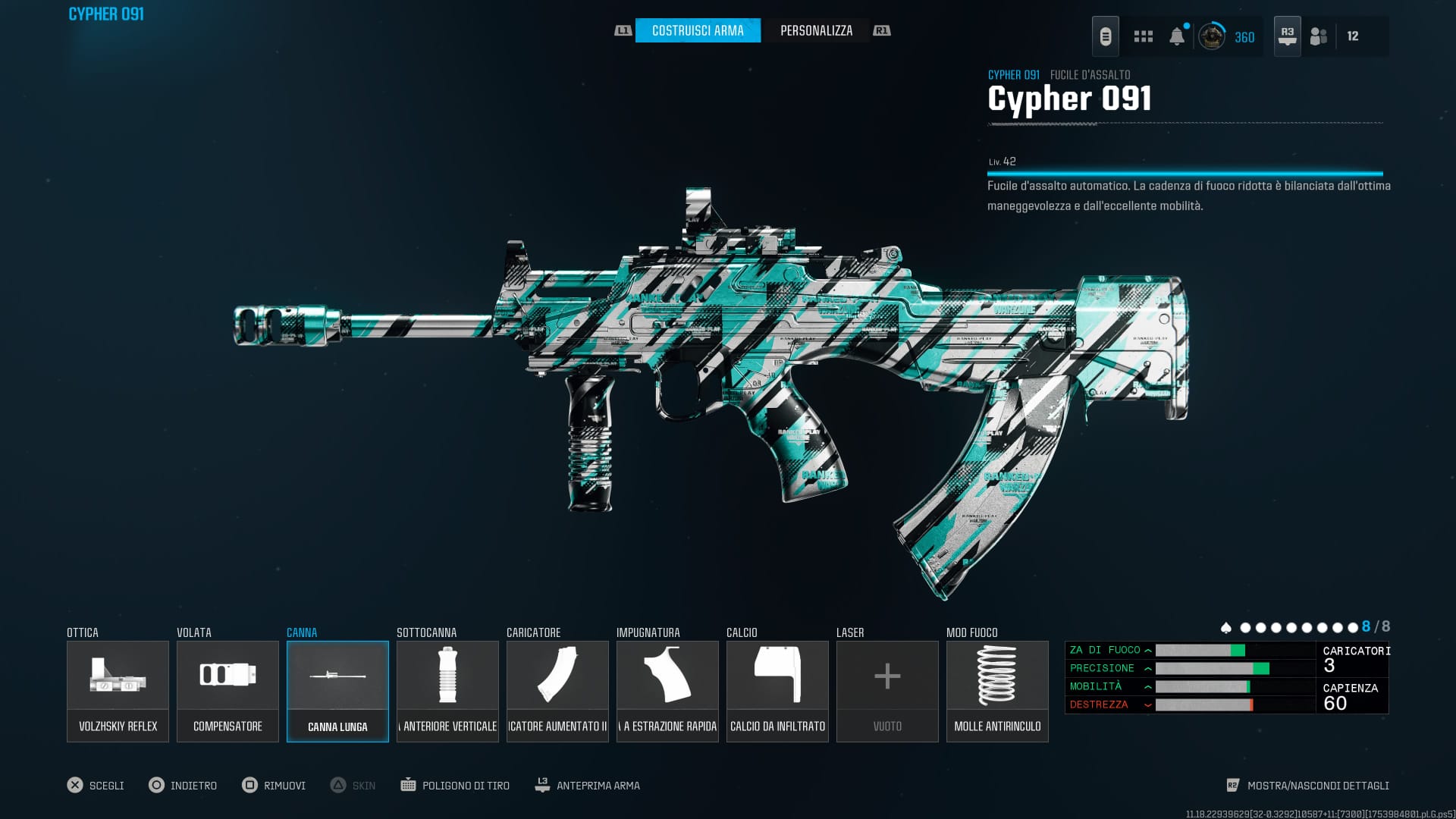Select the Molle Antirinculo fire mod slot
This screenshot has height=819, width=1456.
(997, 691)
